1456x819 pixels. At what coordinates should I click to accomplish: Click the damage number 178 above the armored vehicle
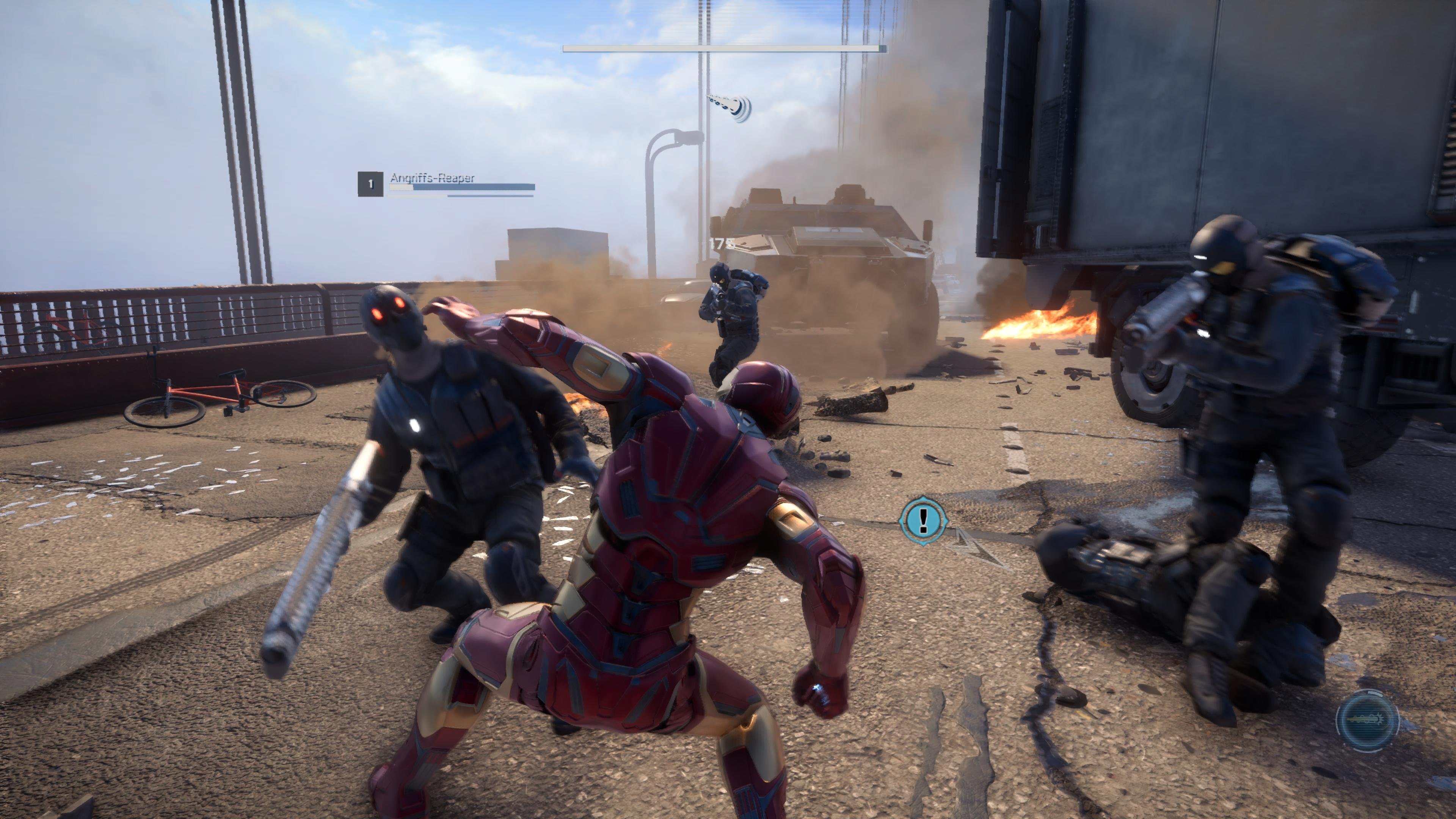722,243
